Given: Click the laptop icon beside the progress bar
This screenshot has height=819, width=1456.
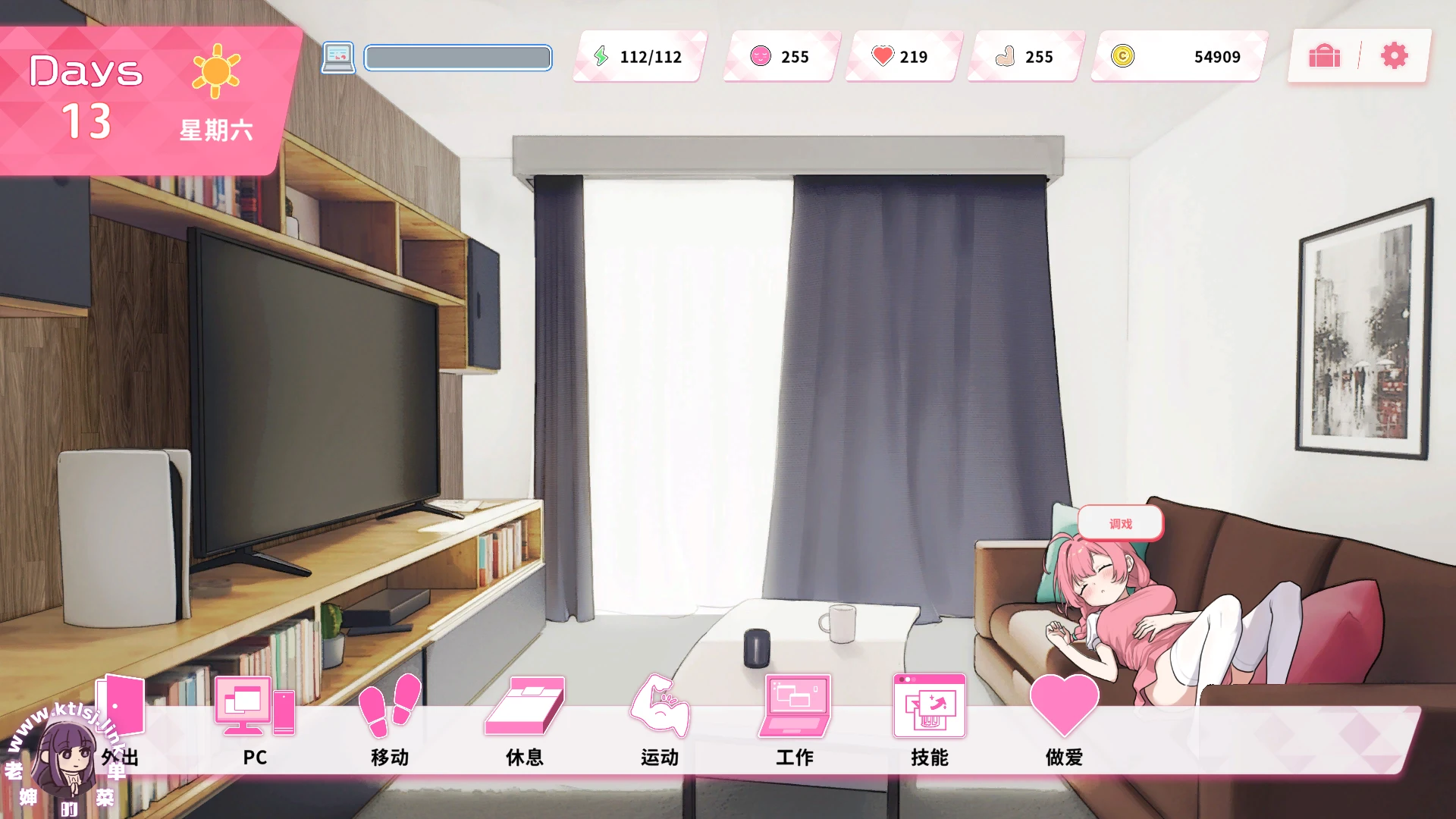Looking at the screenshot, I should (x=337, y=57).
